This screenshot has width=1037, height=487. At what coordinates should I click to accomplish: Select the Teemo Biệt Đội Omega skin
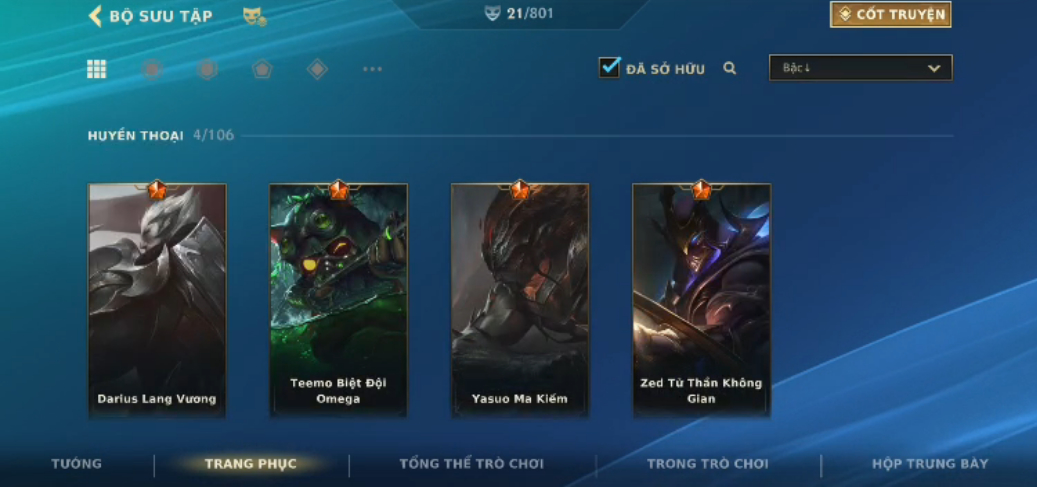(338, 299)
